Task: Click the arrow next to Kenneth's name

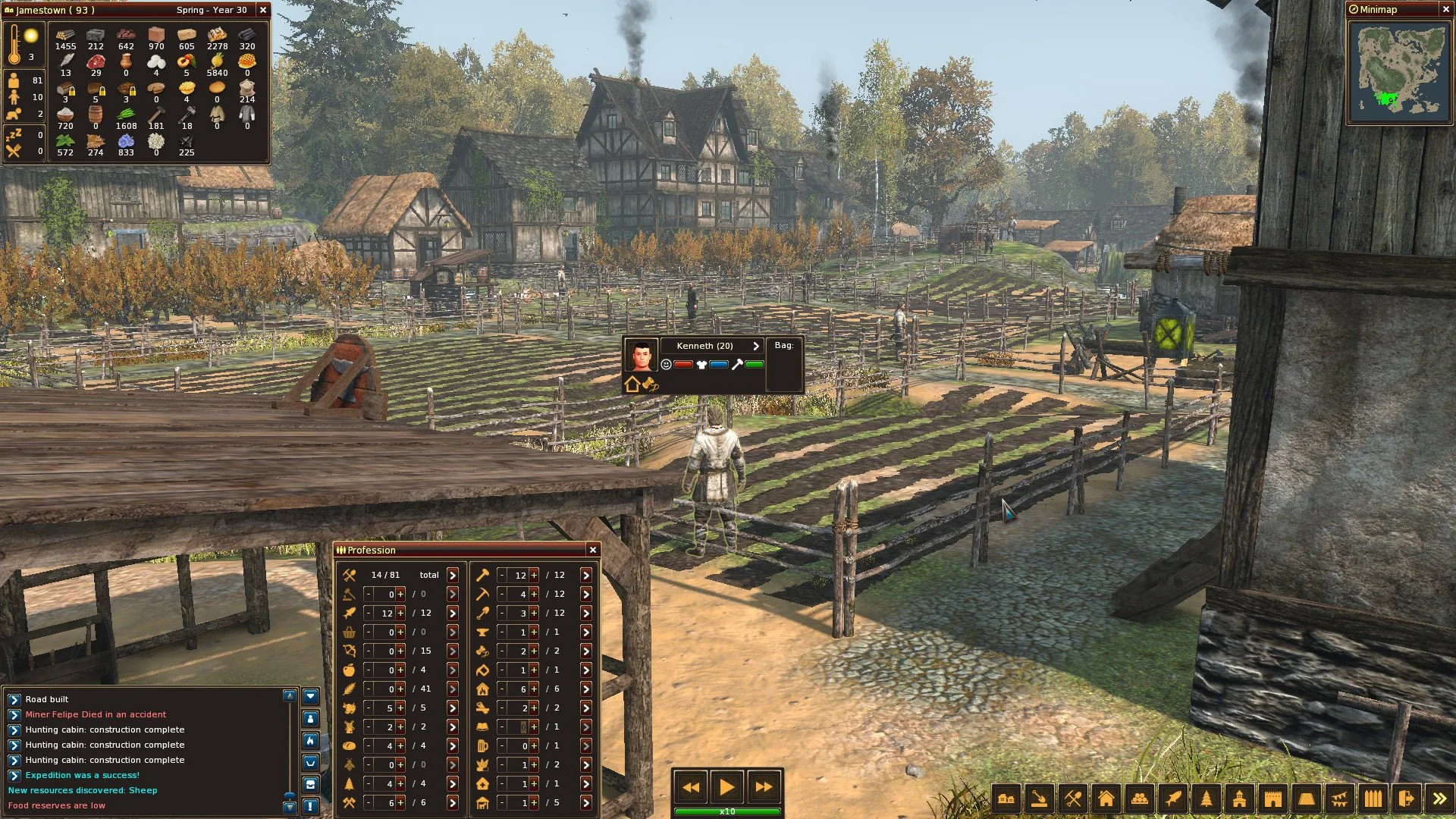Action: point(755,346)
